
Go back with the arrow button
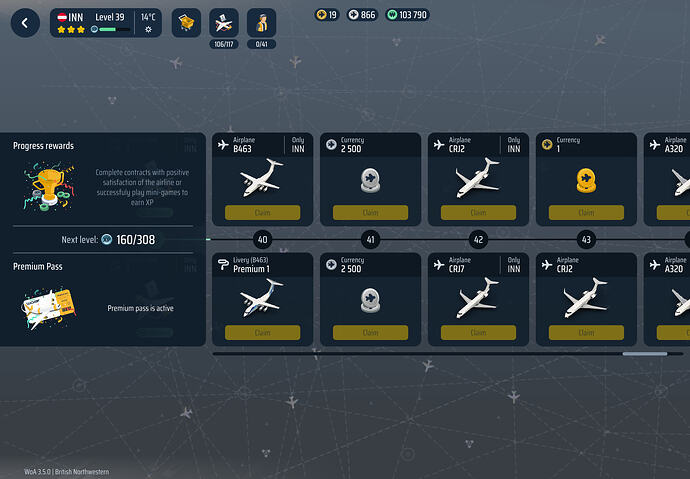pos(25,22)
